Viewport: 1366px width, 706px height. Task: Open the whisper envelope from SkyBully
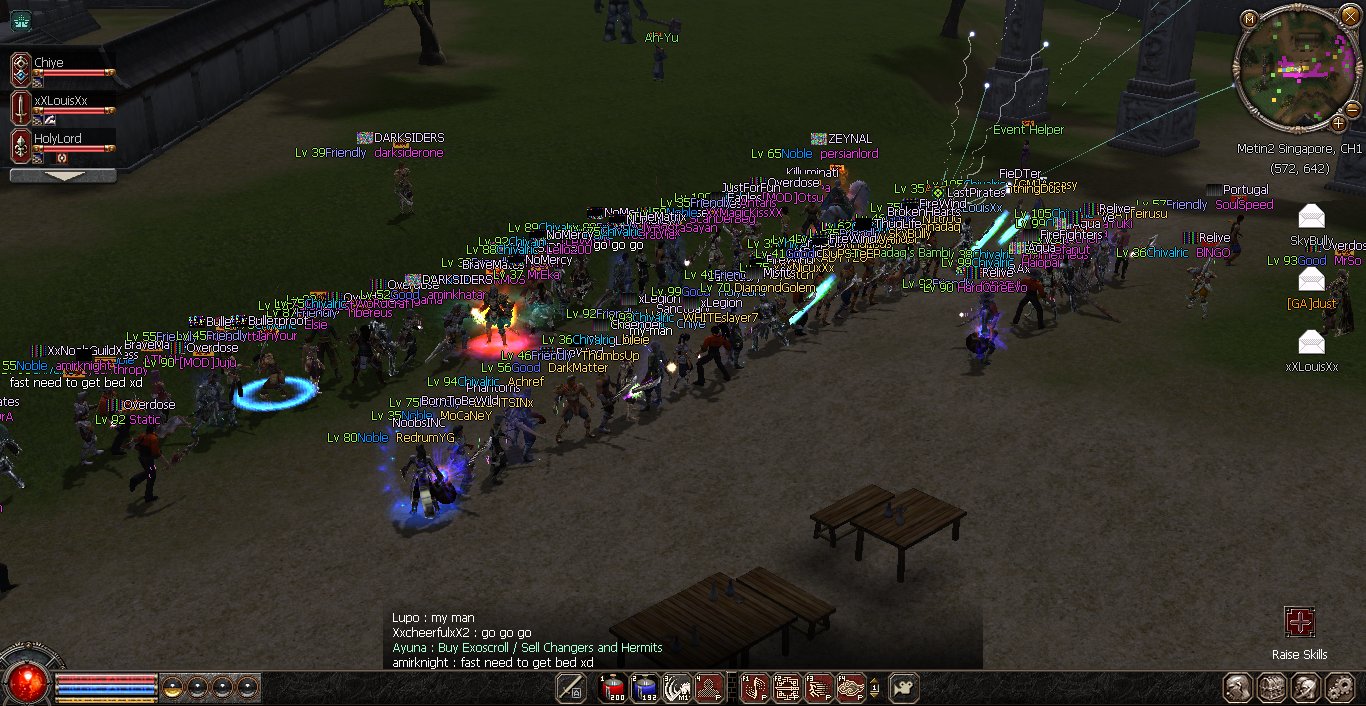pos(1311,216)
